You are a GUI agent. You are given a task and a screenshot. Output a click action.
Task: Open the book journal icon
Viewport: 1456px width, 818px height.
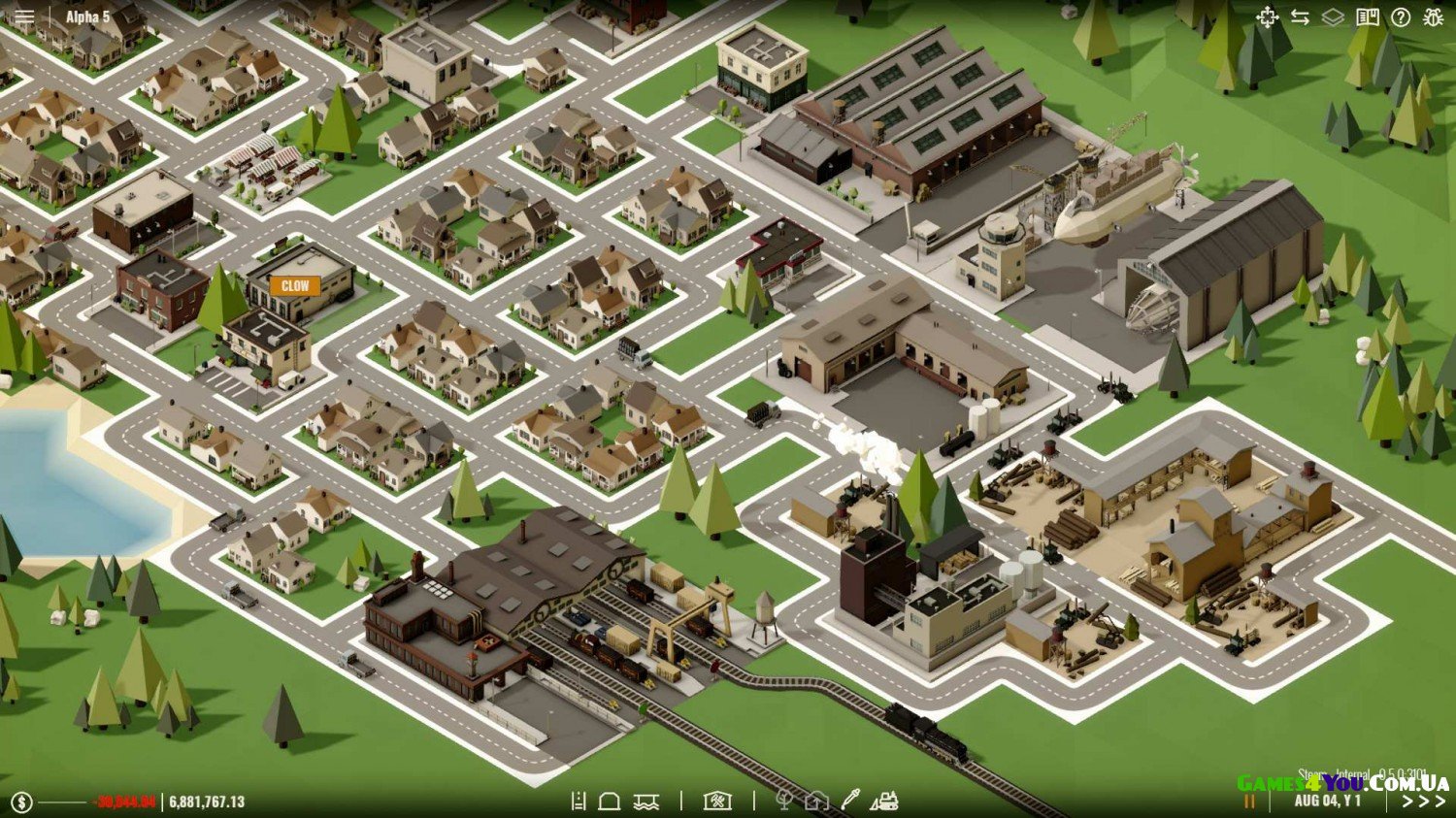[x=1368, y=17]
